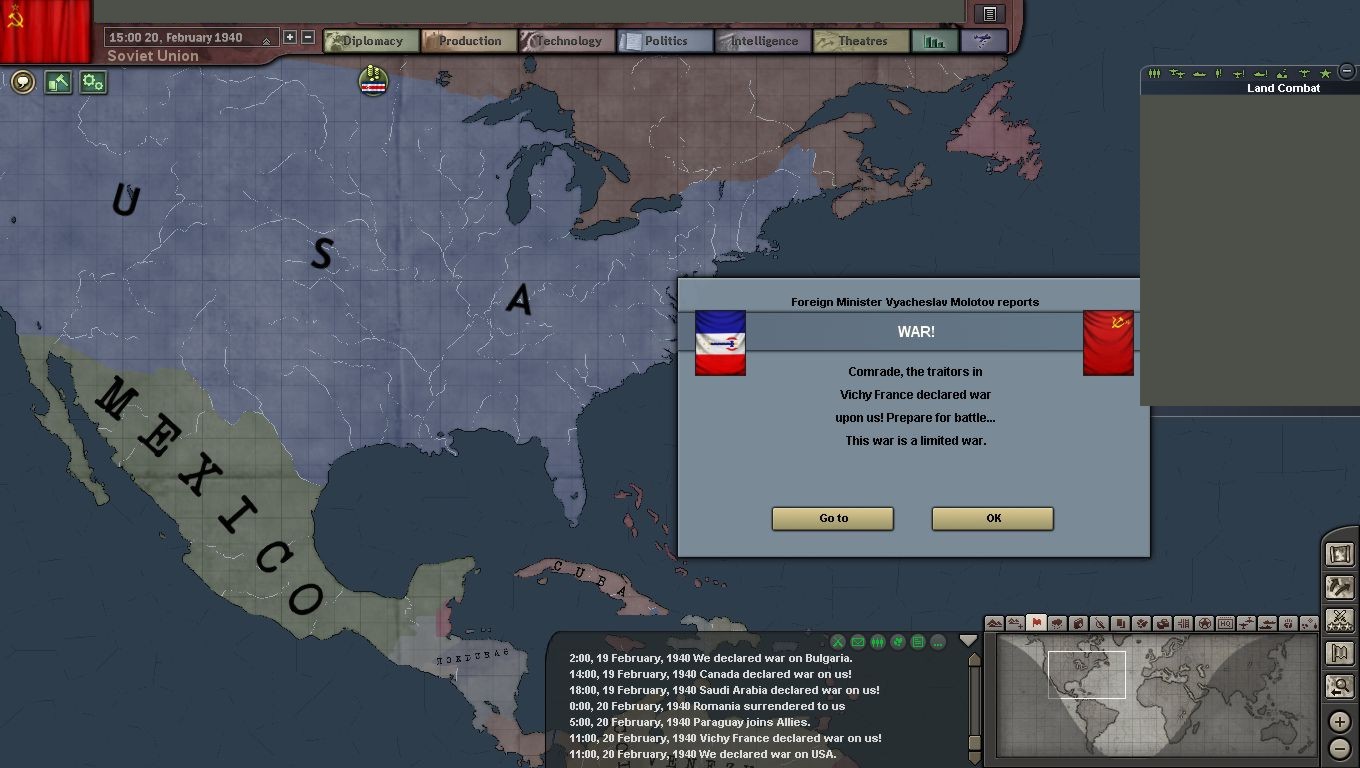1360x768 pixels.
Task: Select the Theatres tab
Action: [x=861, y=41]
